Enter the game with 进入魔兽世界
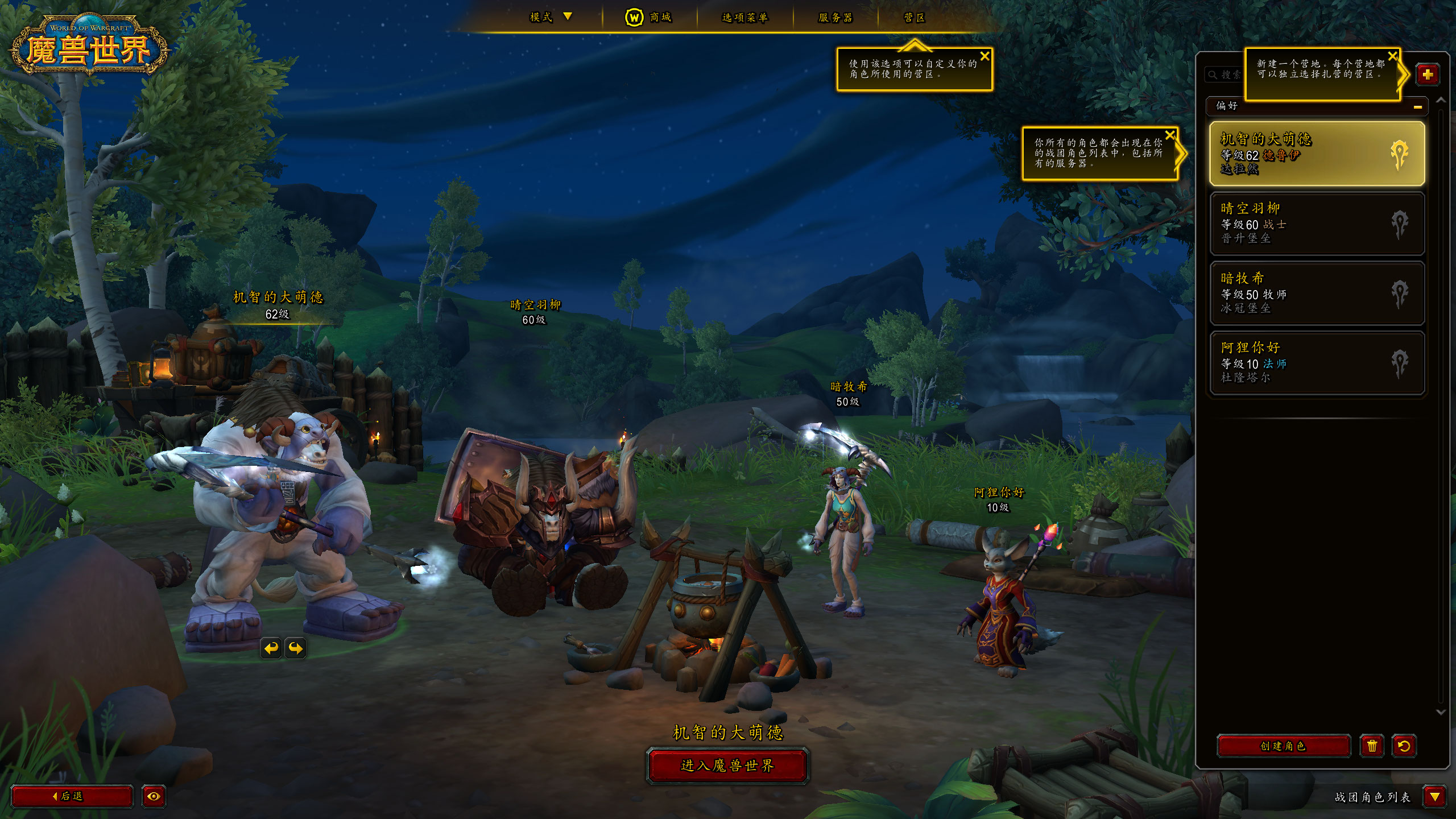The image size is (1456, 819). 727,766
